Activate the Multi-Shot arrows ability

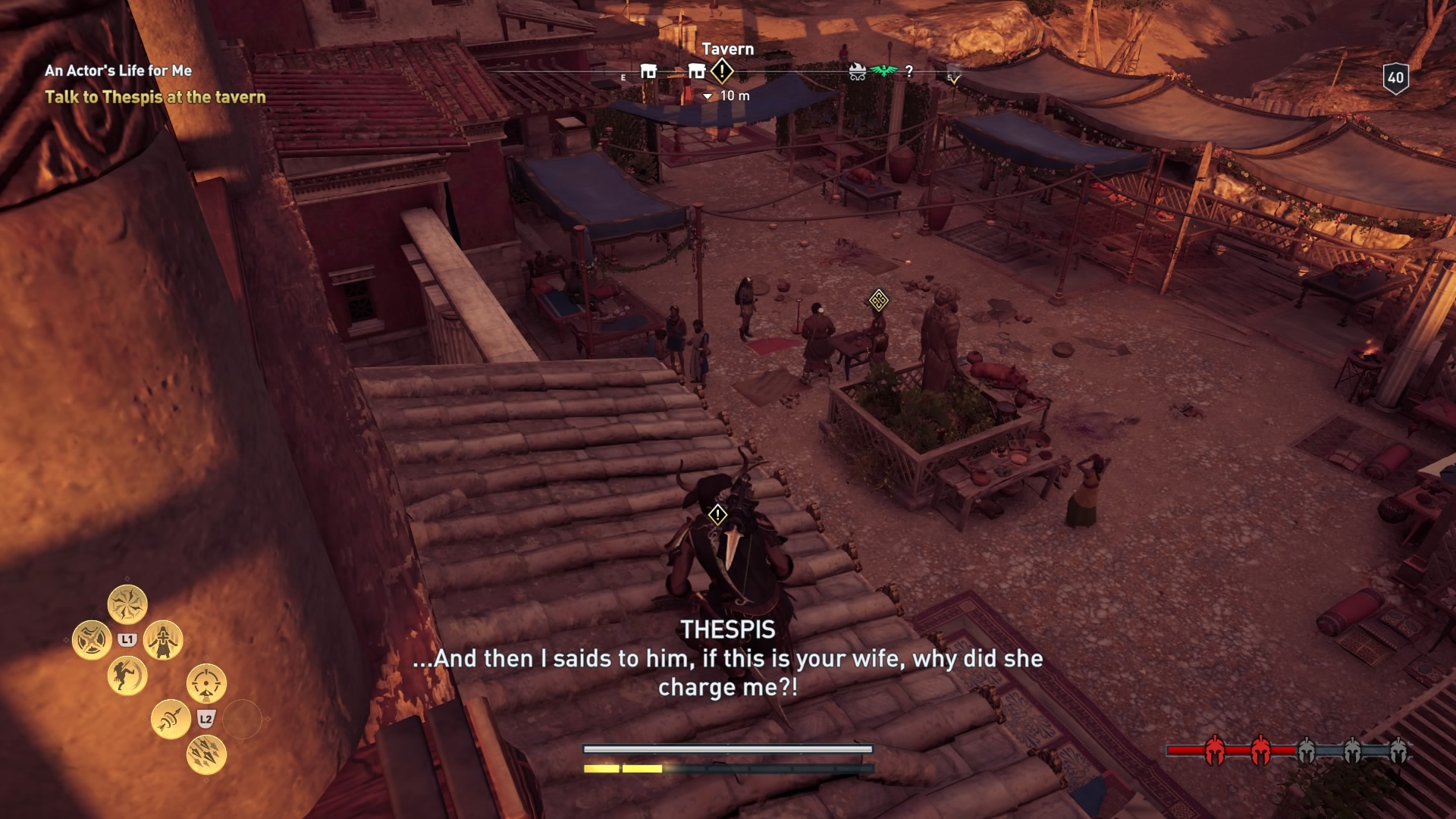point(206,755)
